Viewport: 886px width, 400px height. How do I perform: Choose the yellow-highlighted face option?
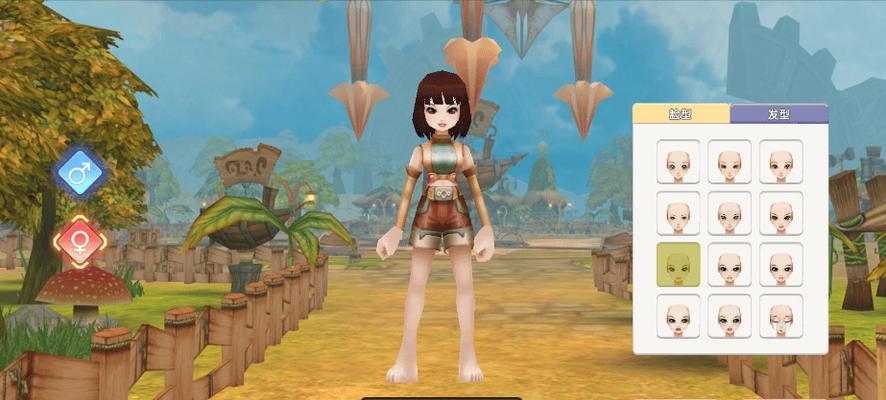tap(678, 264)
